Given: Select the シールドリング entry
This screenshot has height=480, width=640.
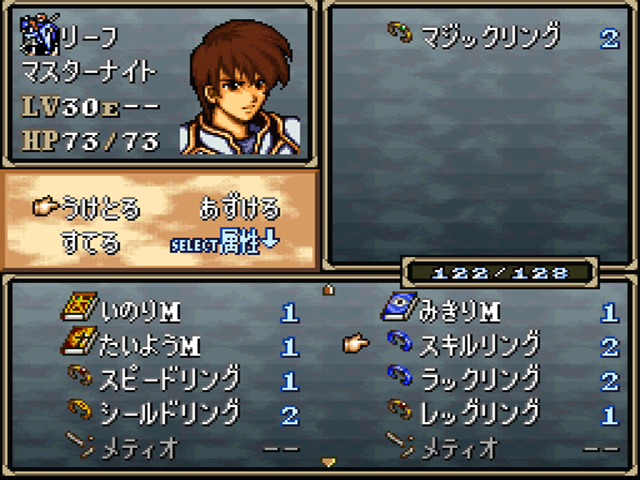Looking at the screenshot, I should point(170,412).
